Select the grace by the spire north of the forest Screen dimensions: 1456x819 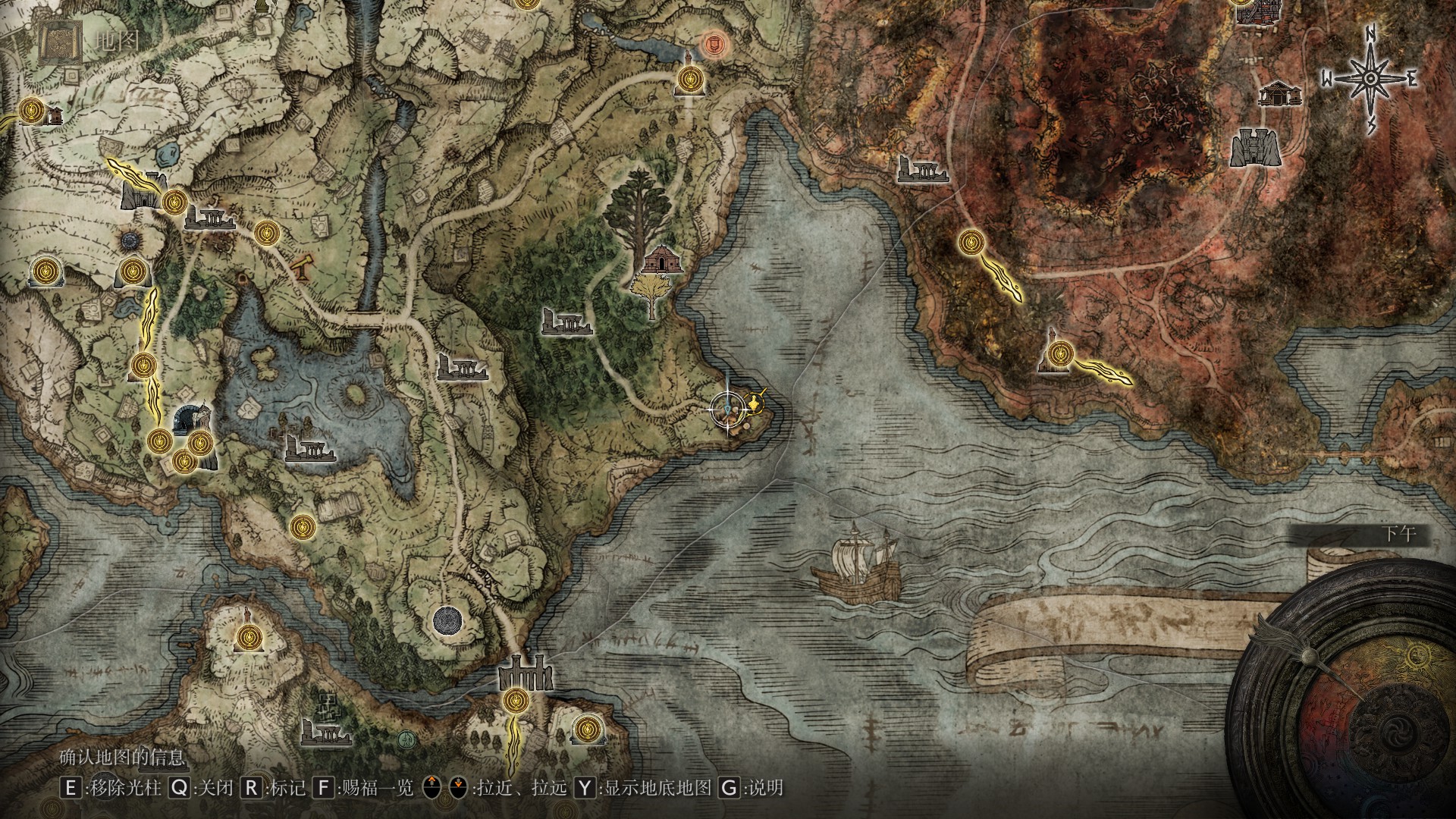click(689, 77)
